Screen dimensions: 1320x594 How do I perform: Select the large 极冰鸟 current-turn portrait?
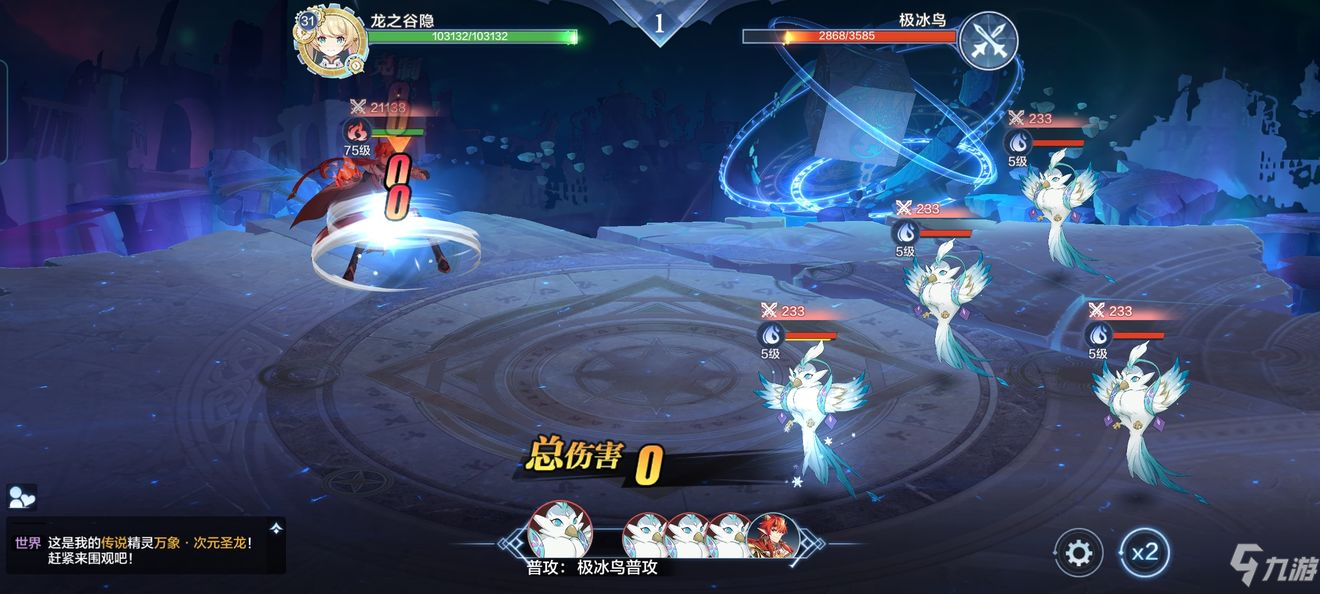[560, 530]
